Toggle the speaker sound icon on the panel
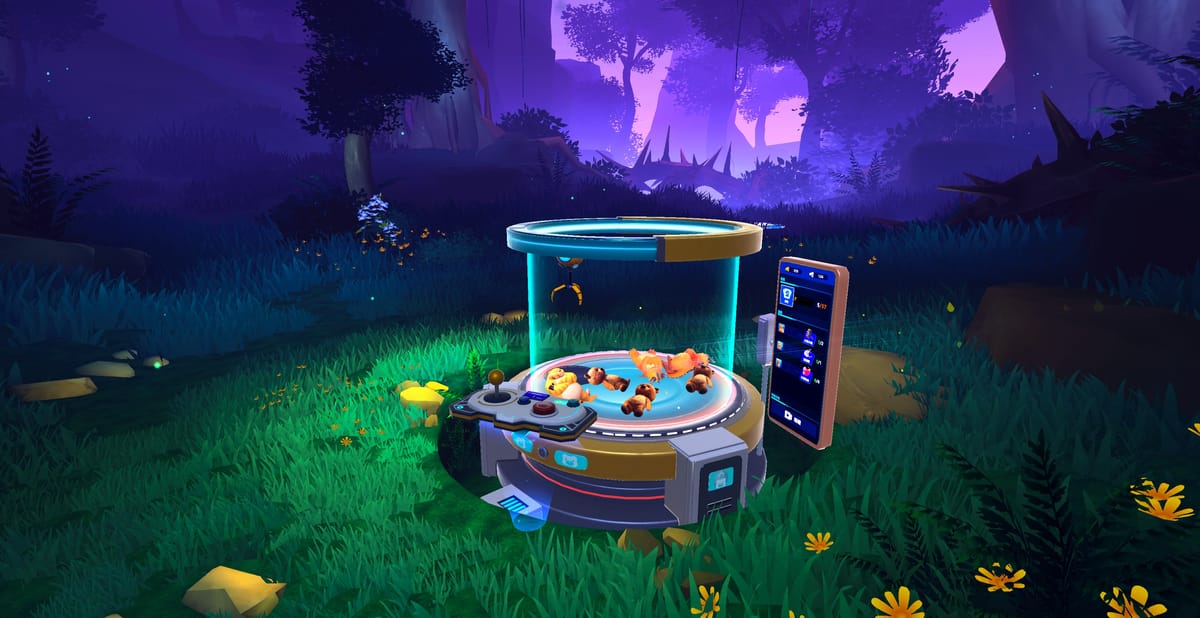 (x=811, y=275)
